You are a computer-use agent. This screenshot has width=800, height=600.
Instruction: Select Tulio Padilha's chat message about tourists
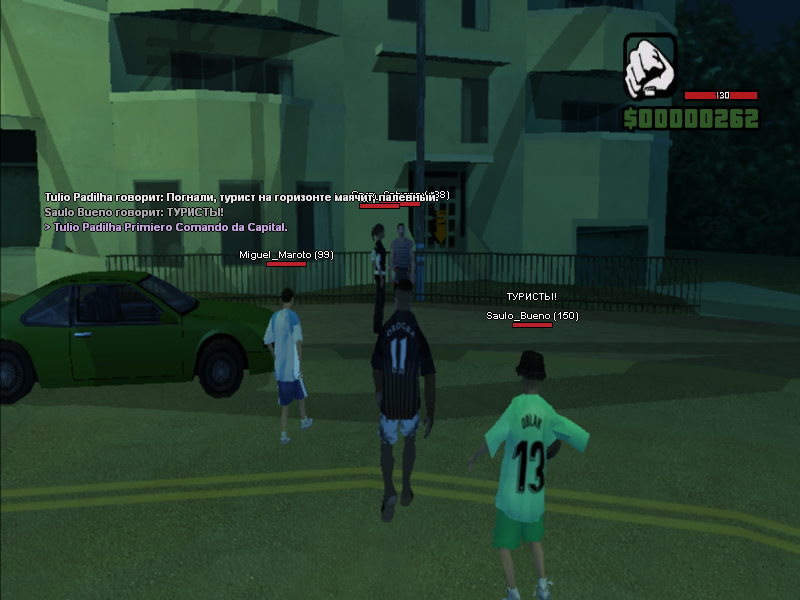[240, 198]
